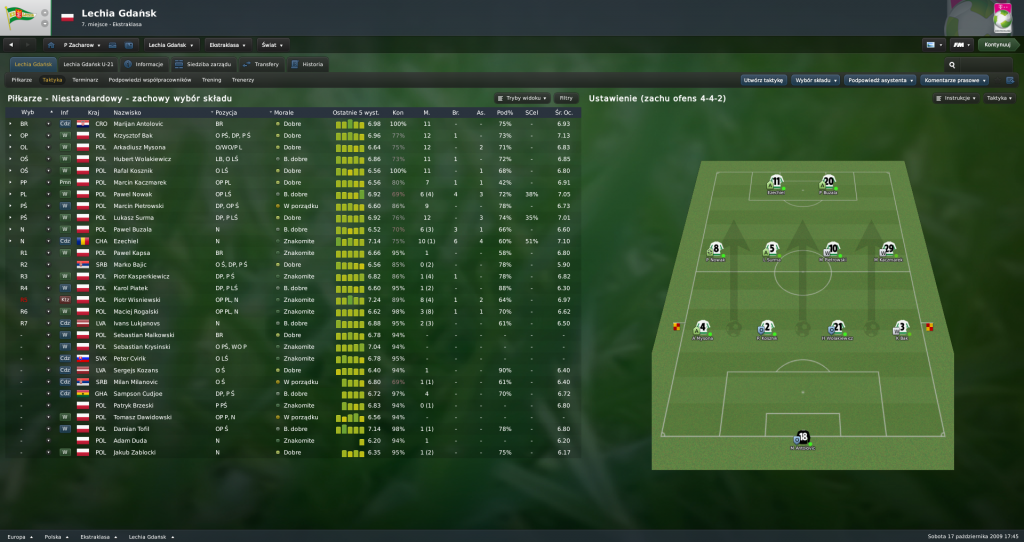Click the Utwórz taktykę button

point(762,79)
